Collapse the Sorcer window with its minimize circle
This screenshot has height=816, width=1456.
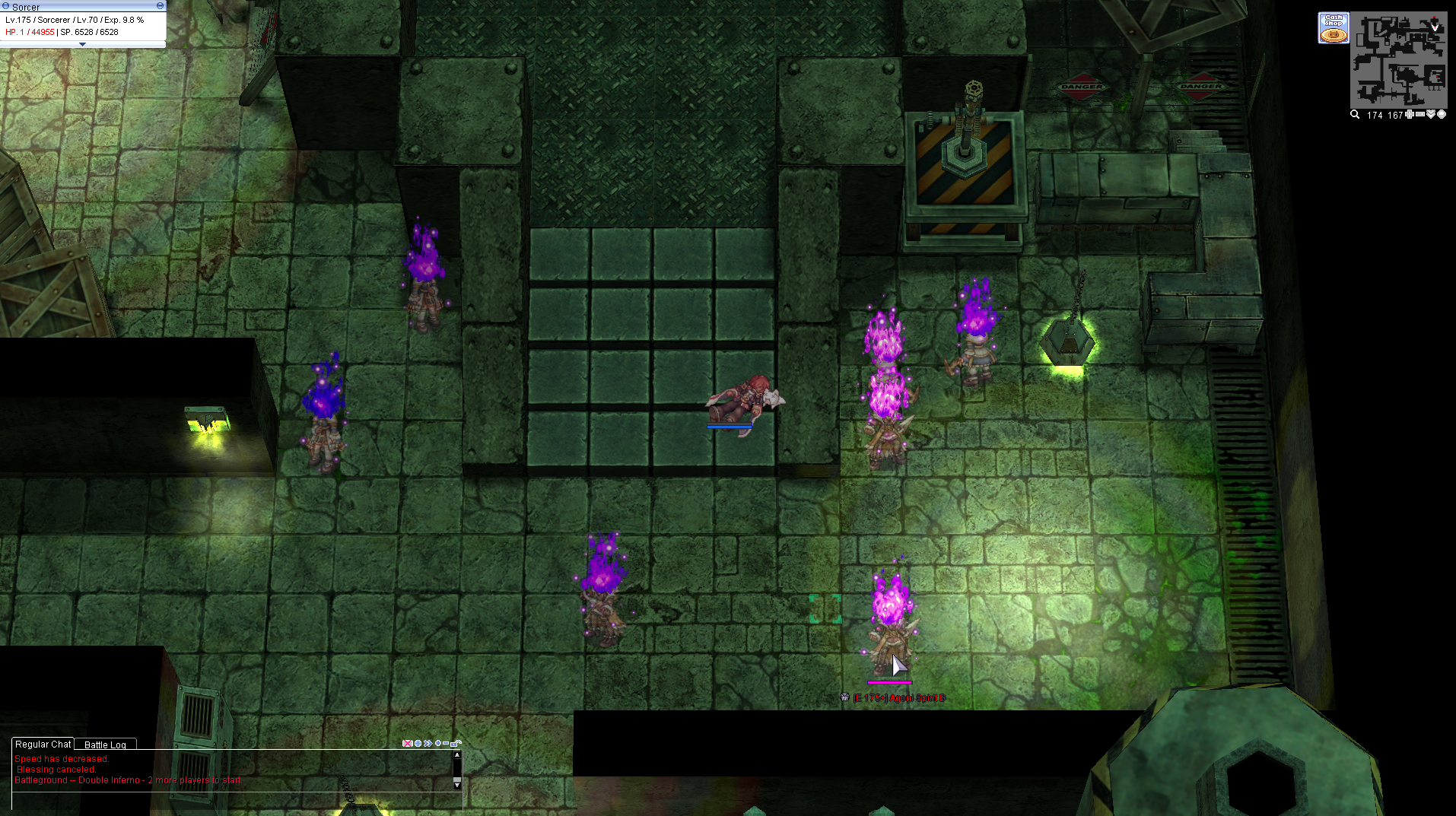159,5
